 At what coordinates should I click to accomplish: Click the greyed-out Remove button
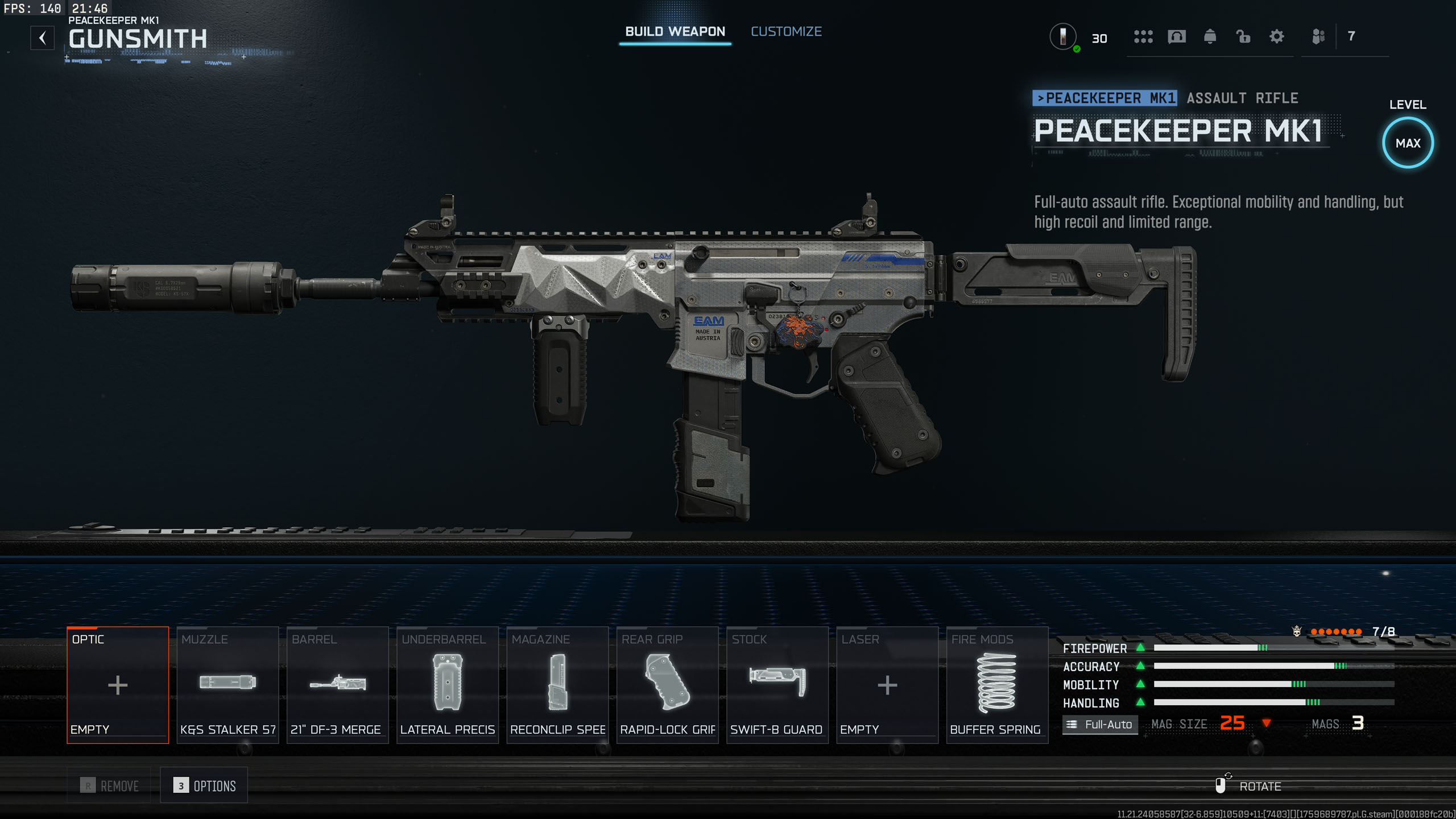click(x=109, y=785)
